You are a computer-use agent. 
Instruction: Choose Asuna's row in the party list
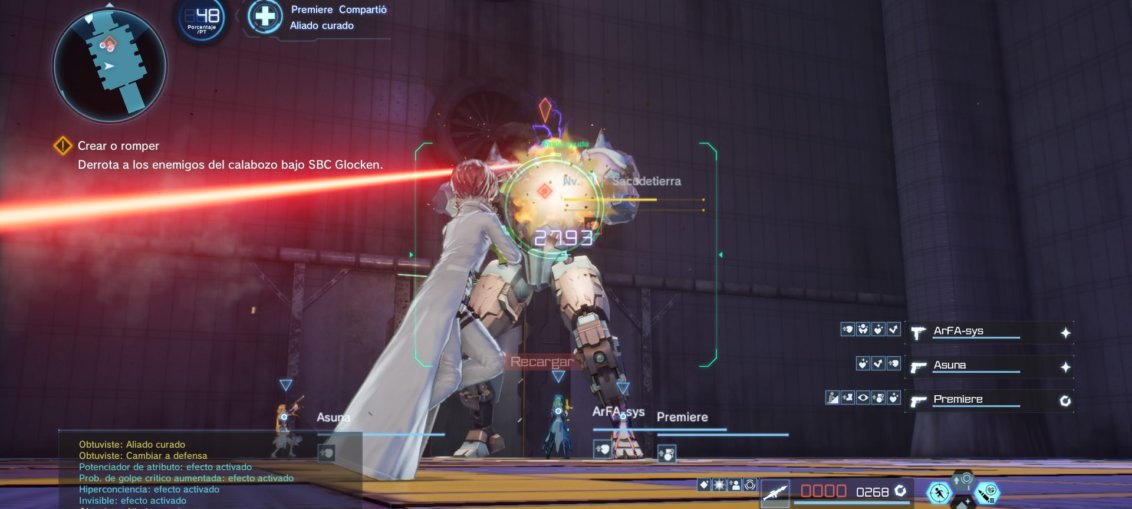click(975, 366)
